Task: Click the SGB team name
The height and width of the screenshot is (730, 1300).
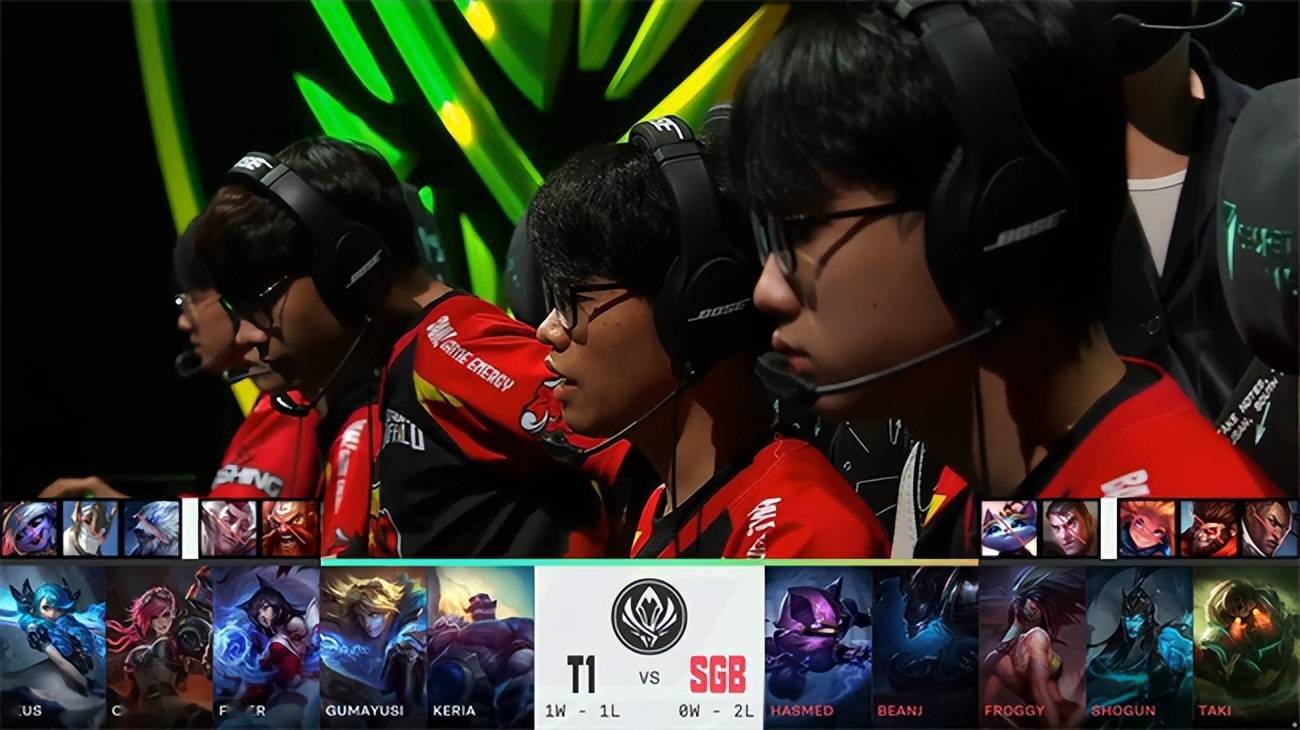Action: (717, 675)
